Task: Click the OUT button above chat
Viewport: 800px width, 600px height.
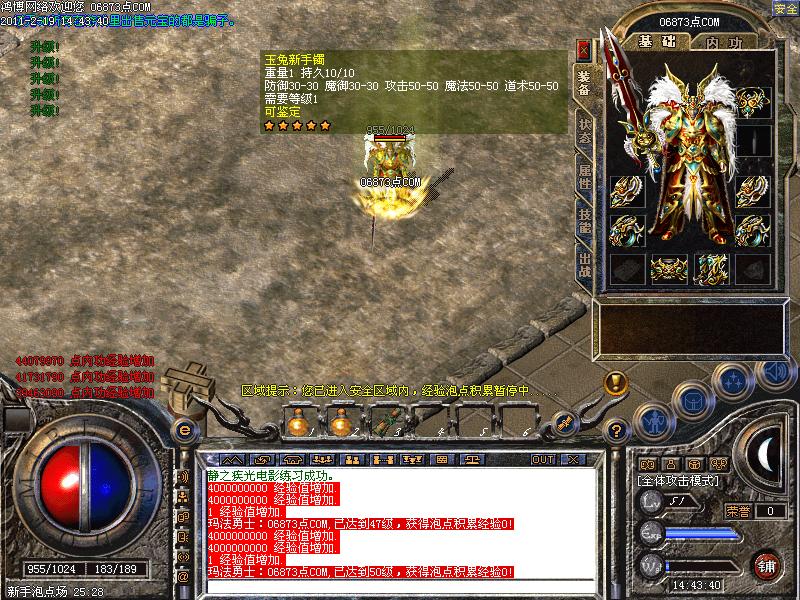Action: pos(543,459)
